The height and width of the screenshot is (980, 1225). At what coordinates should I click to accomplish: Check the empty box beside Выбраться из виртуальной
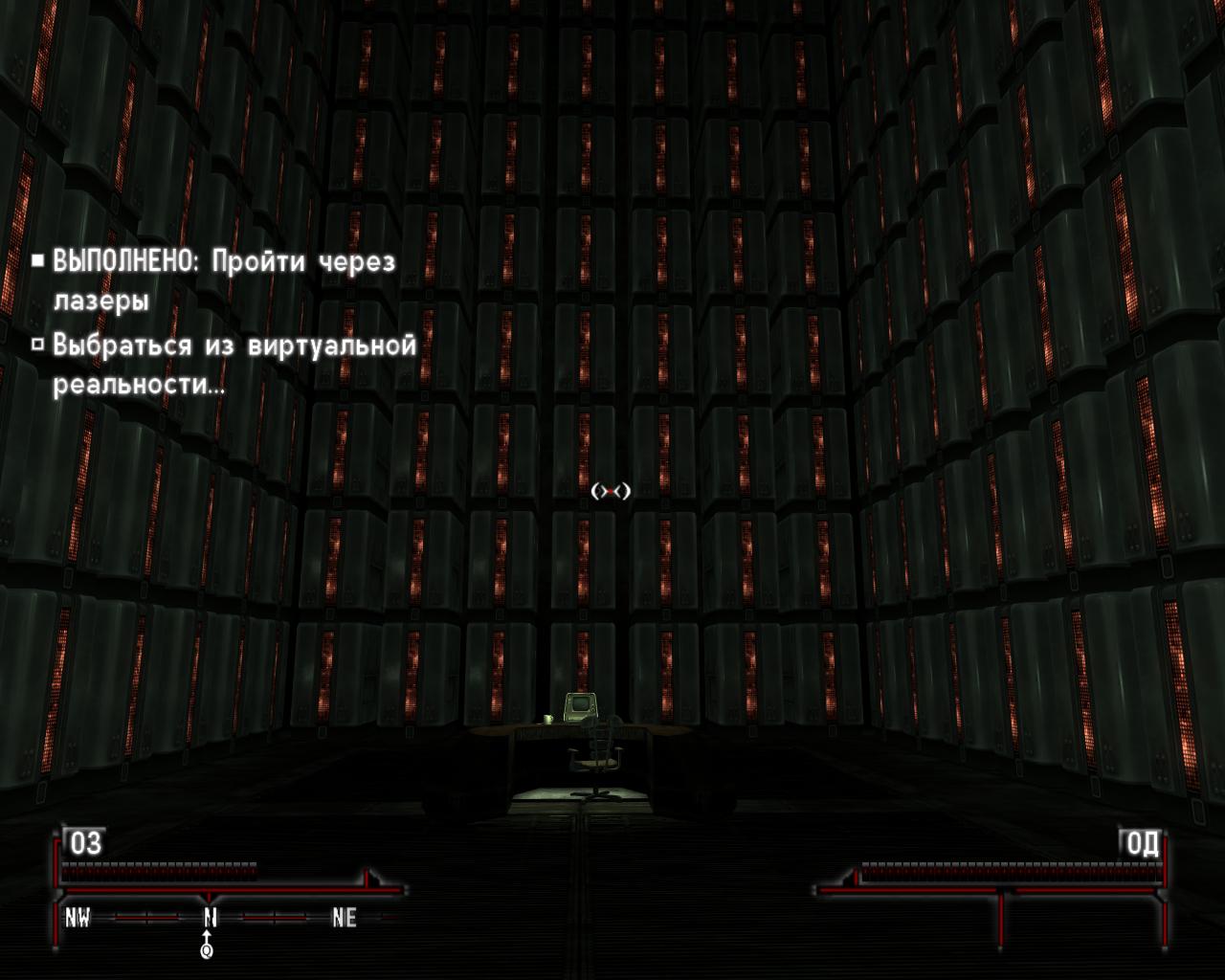(x=40, y=343)
